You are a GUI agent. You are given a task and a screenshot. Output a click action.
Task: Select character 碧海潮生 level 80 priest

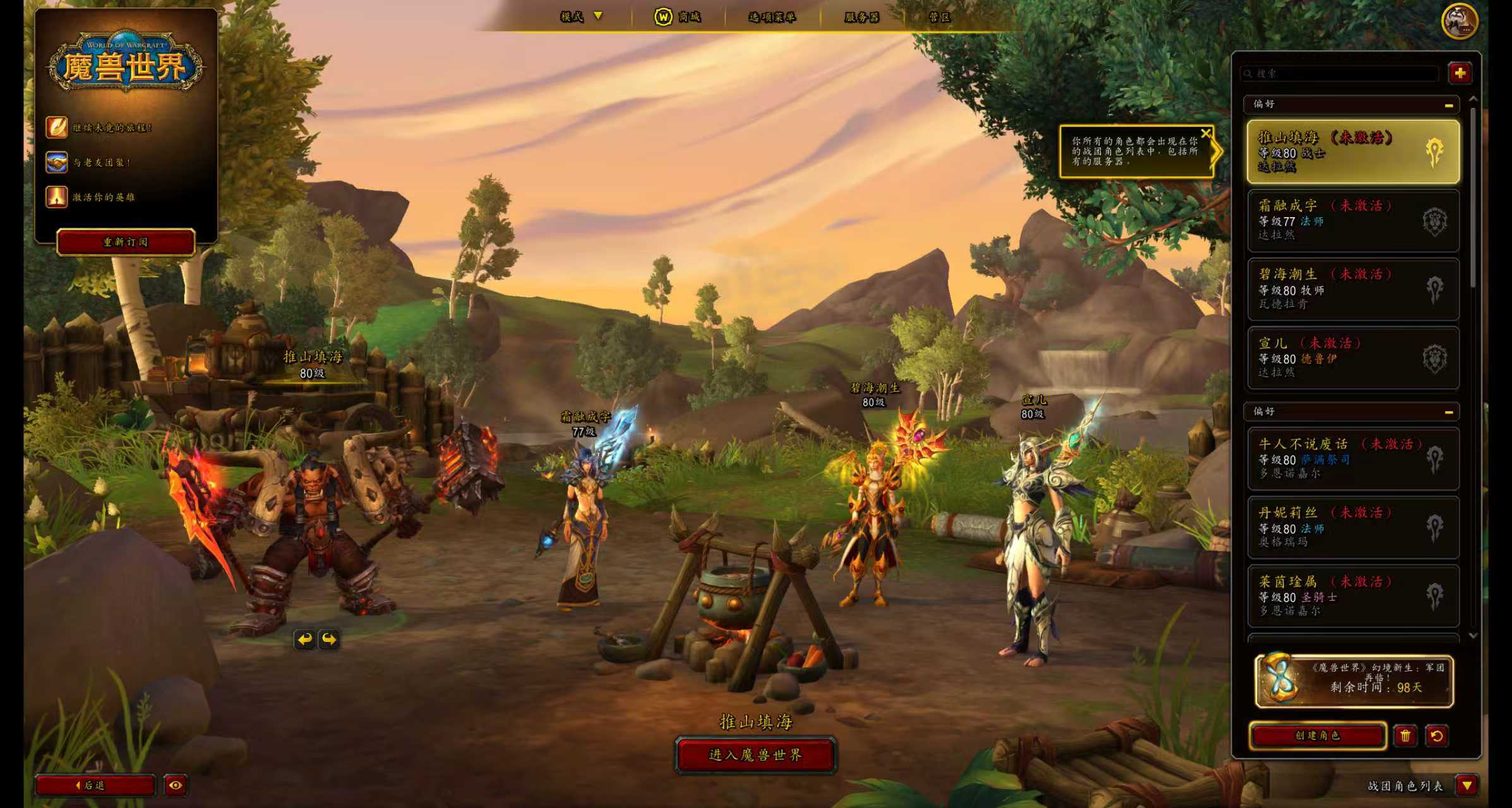coord(1353,289)
